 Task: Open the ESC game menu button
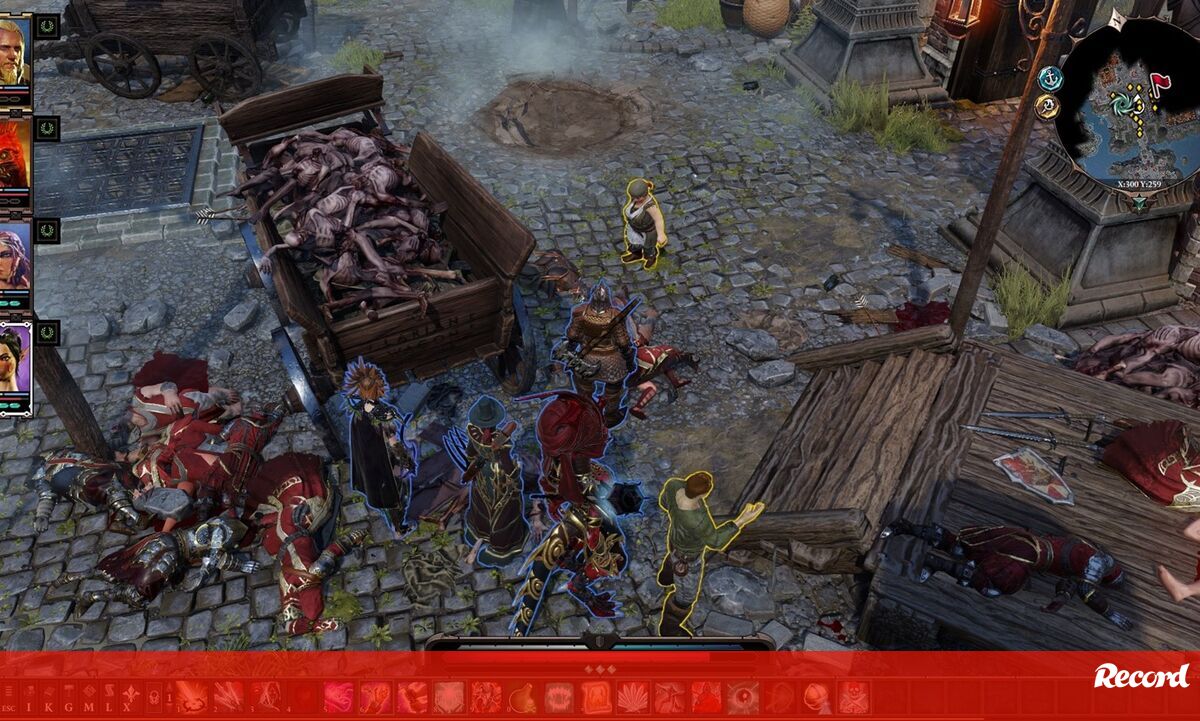coord(9,698)
